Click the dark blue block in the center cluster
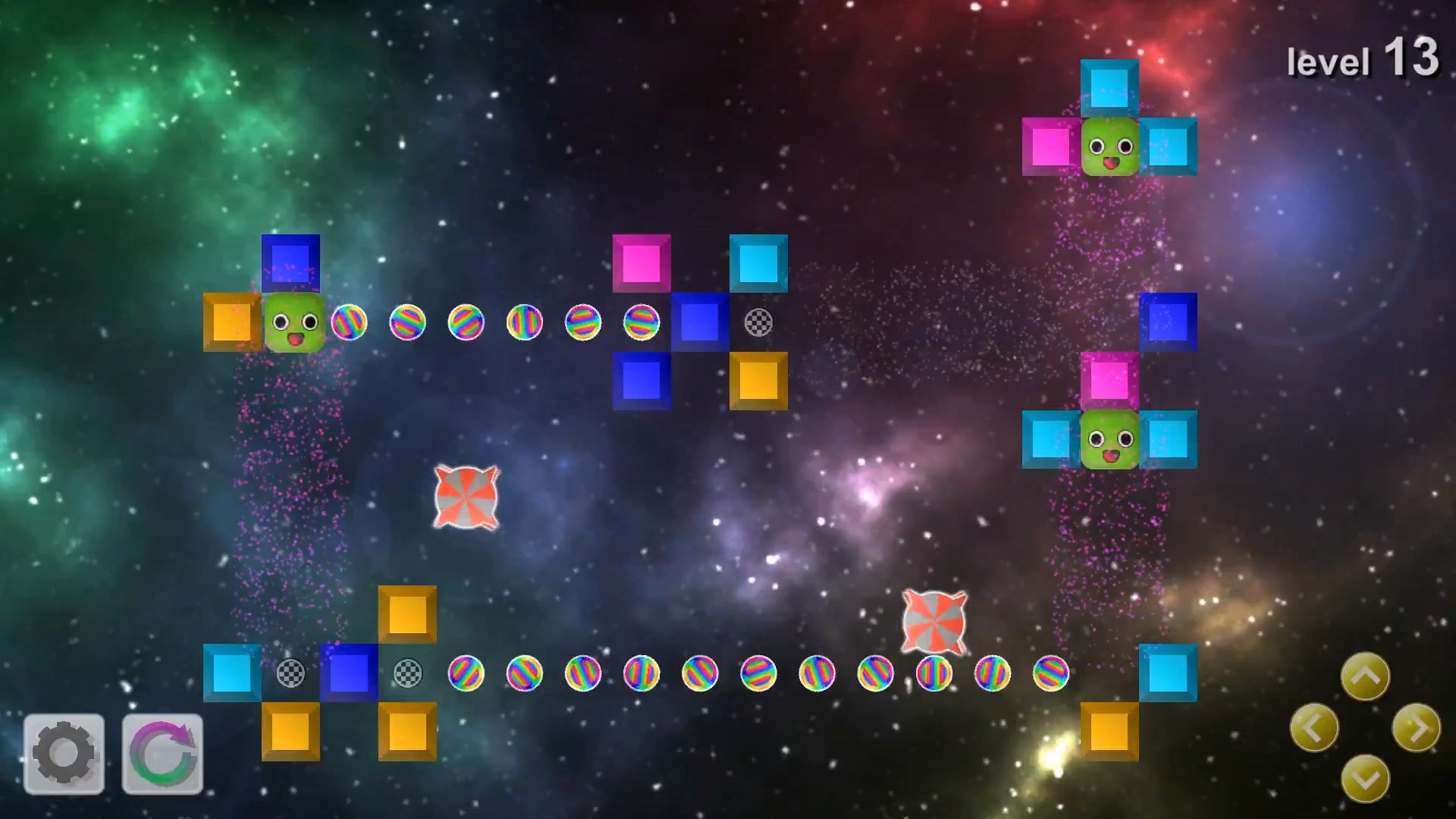This screenshot has width=1456, height=819. point(699,322)
